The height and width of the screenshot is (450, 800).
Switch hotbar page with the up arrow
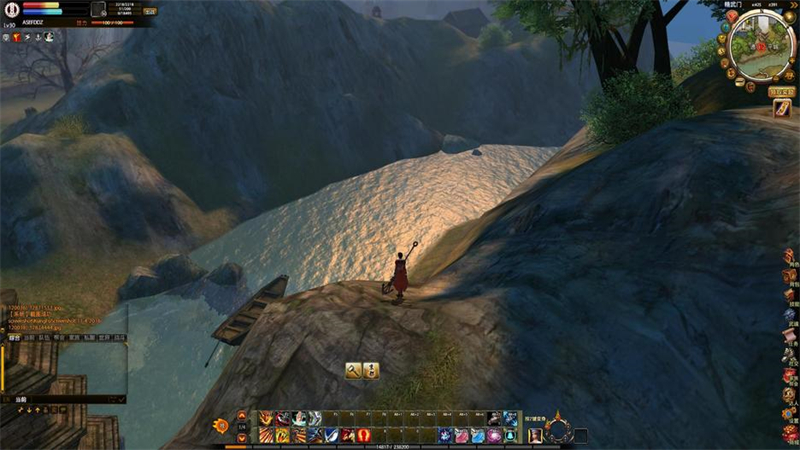tap(242, 416)
